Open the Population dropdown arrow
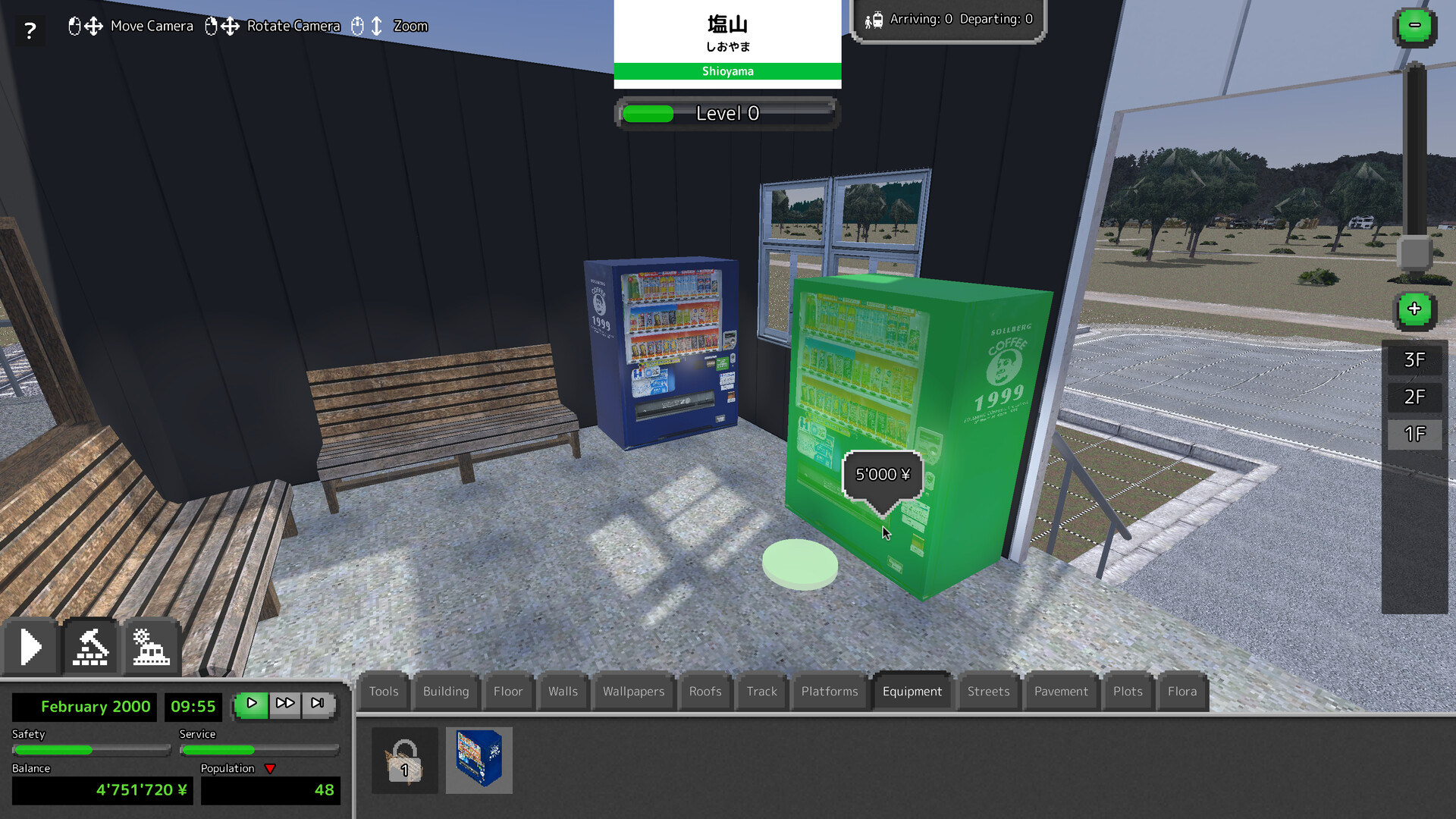 pyautogui.click(x=270, y=768)
